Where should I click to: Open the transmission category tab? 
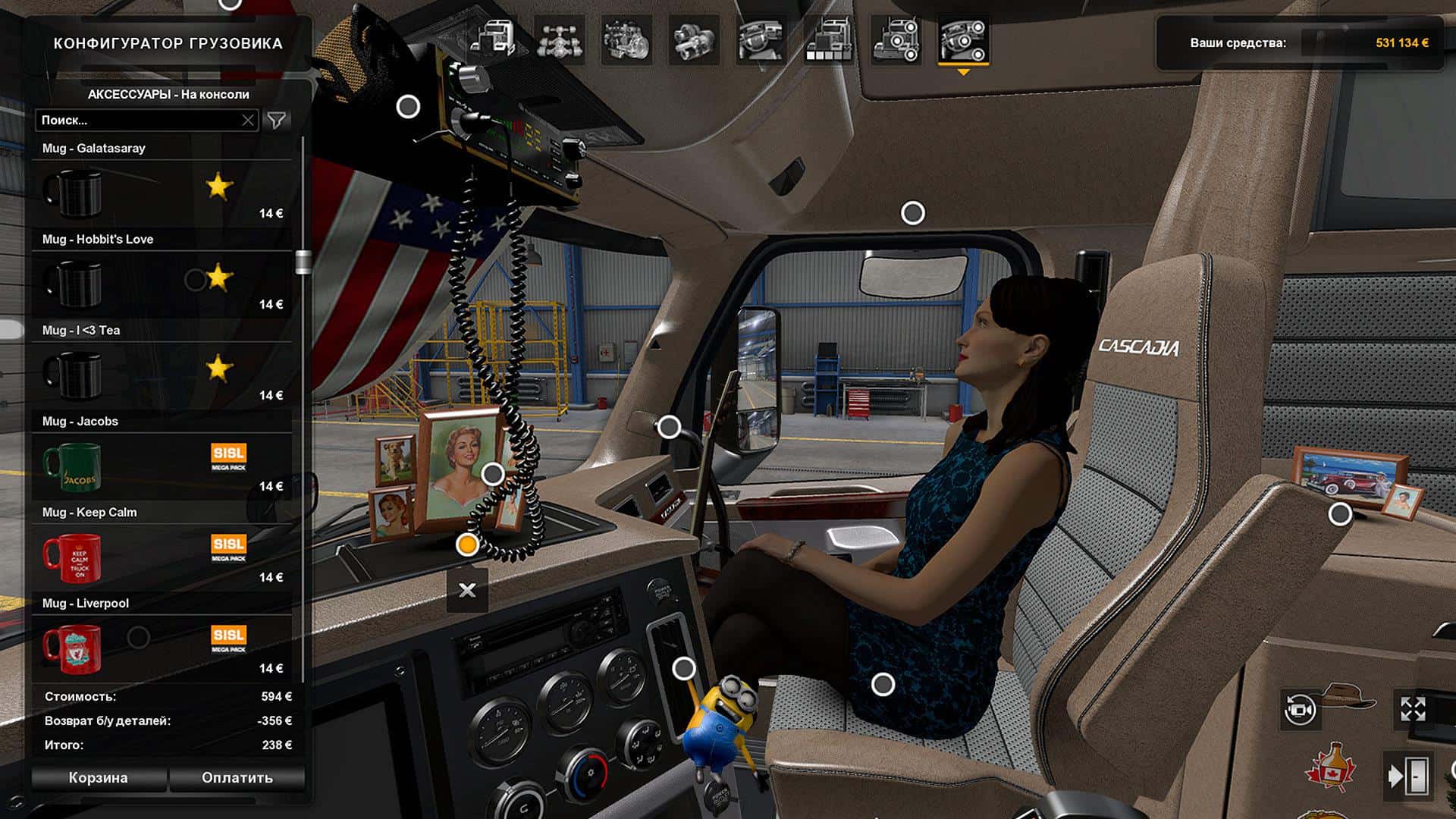click(693, 39)
